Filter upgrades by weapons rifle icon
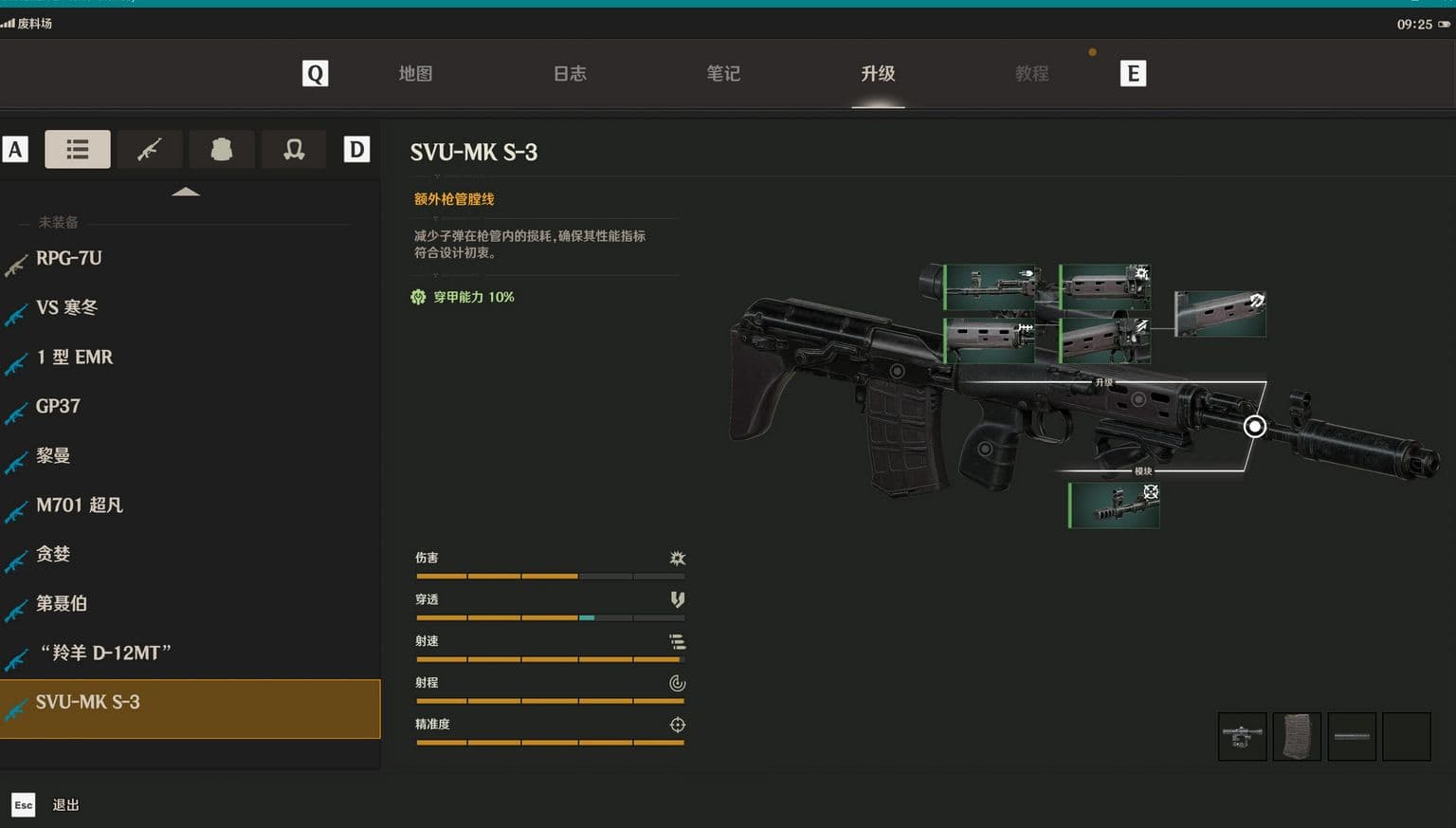This screenshot has height=828, width=1456. point(150,150)
